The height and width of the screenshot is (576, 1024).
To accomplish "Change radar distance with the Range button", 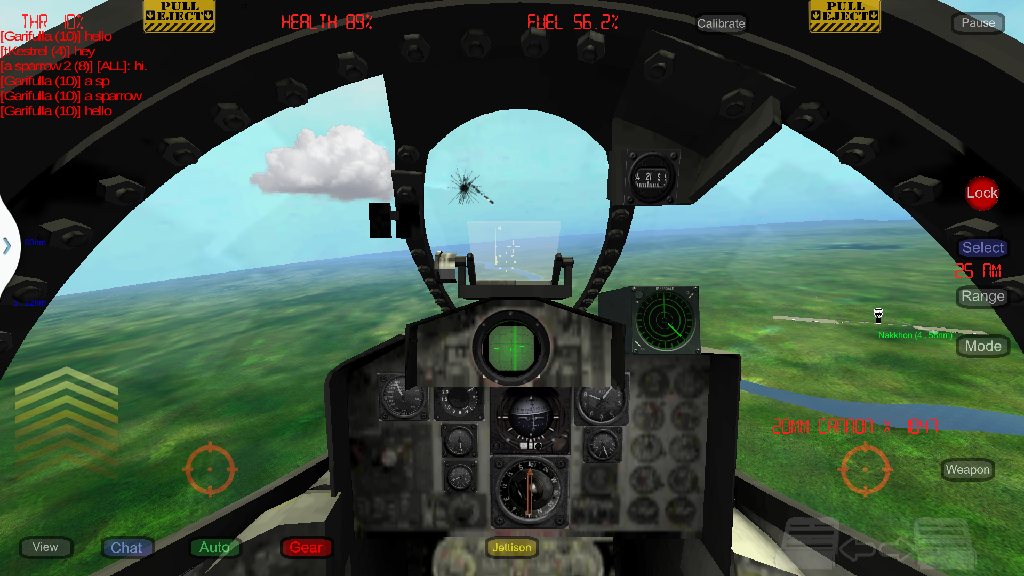I will coord(982,297).
